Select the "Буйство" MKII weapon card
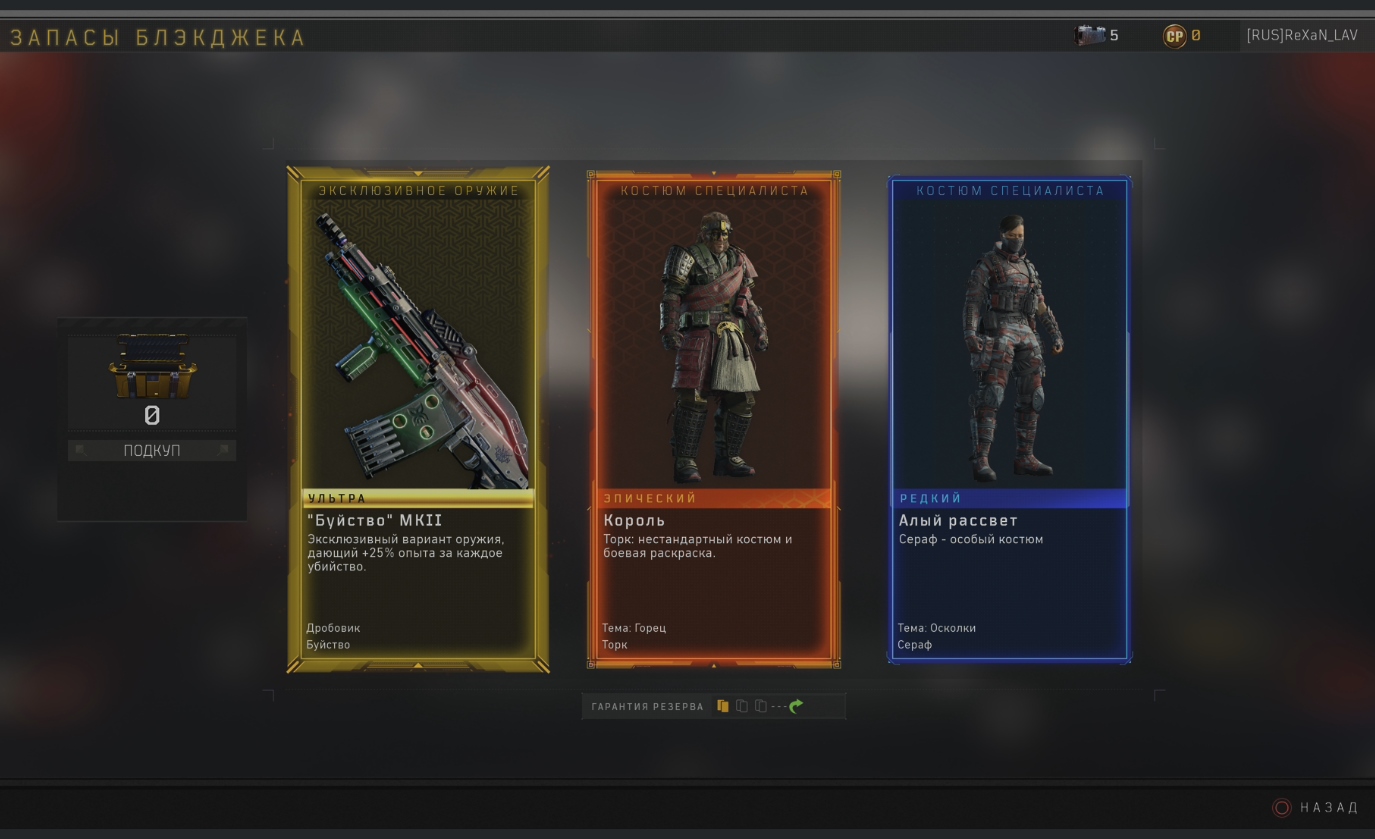 coord(418,420)
